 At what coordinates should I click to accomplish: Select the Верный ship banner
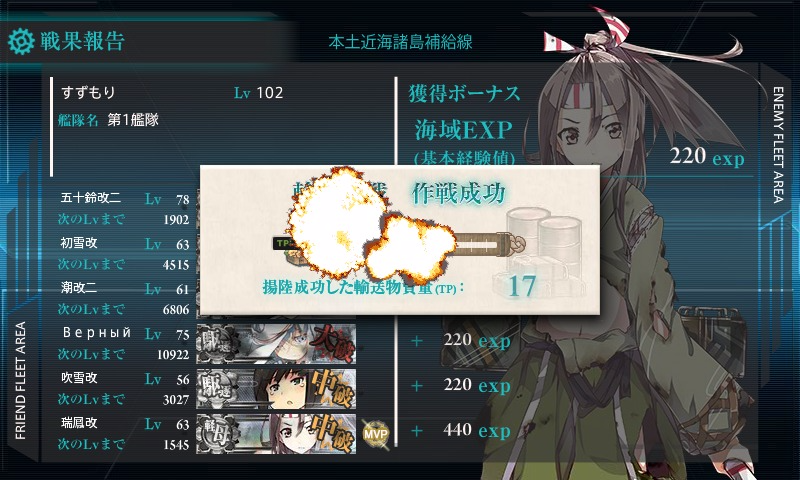[276, 341]
